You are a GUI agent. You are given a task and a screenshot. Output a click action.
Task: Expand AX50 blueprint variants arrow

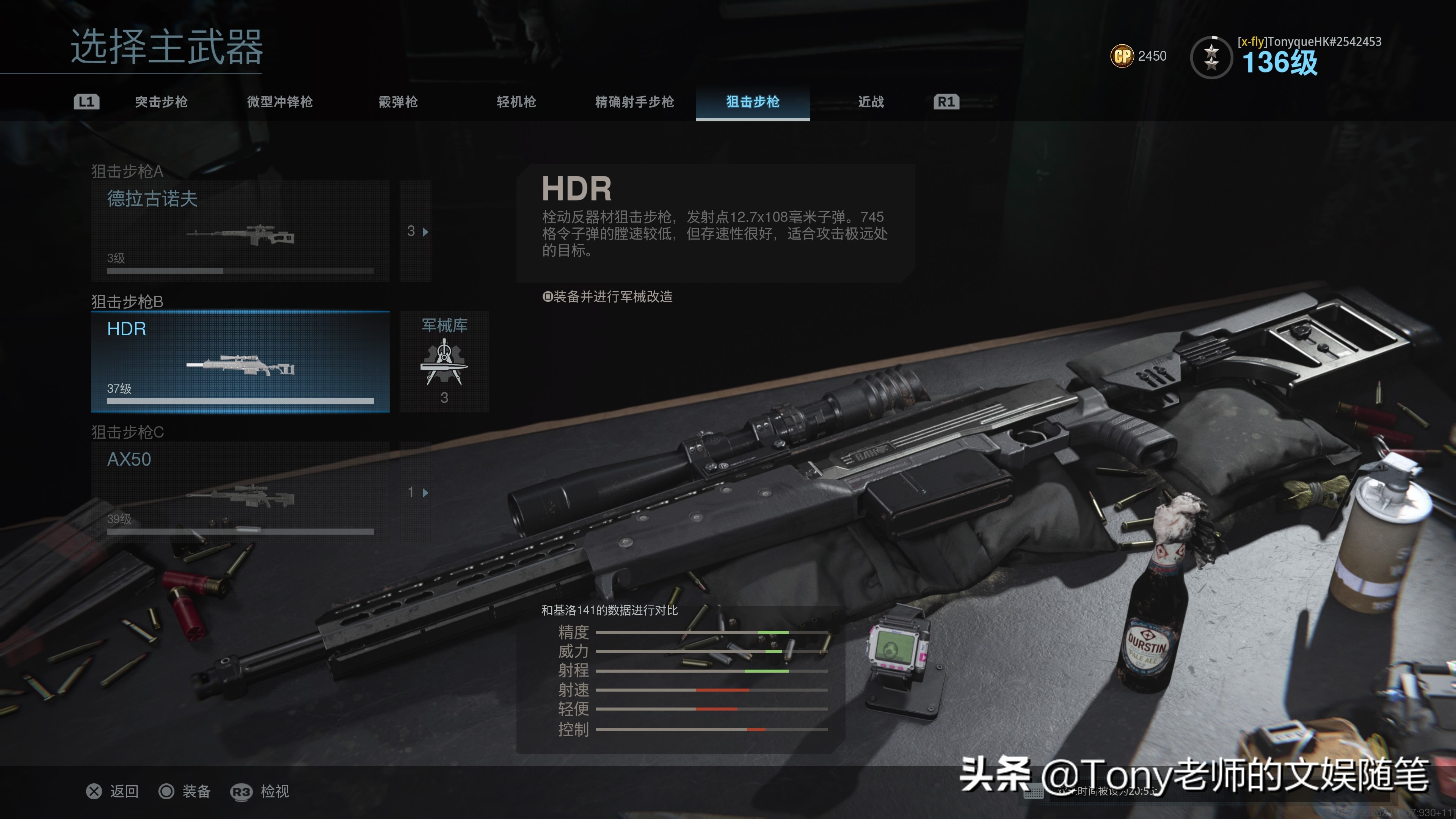click(417, 492)
